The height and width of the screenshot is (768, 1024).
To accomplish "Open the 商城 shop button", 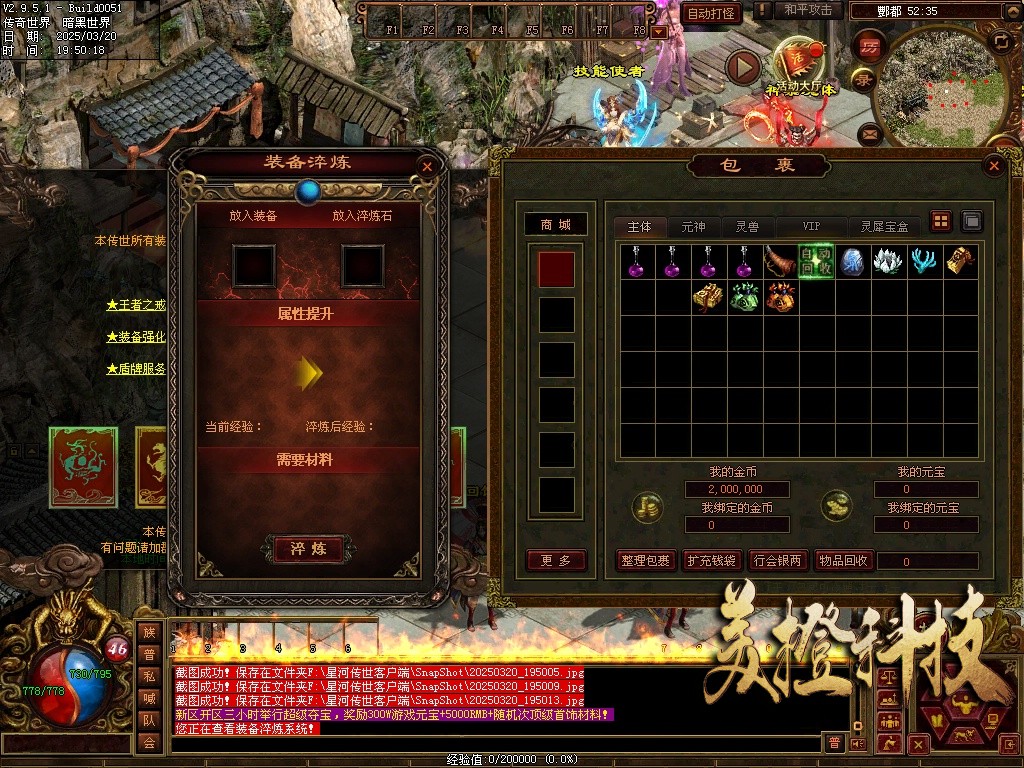I will pyautogui.click(x=556, y=225).
